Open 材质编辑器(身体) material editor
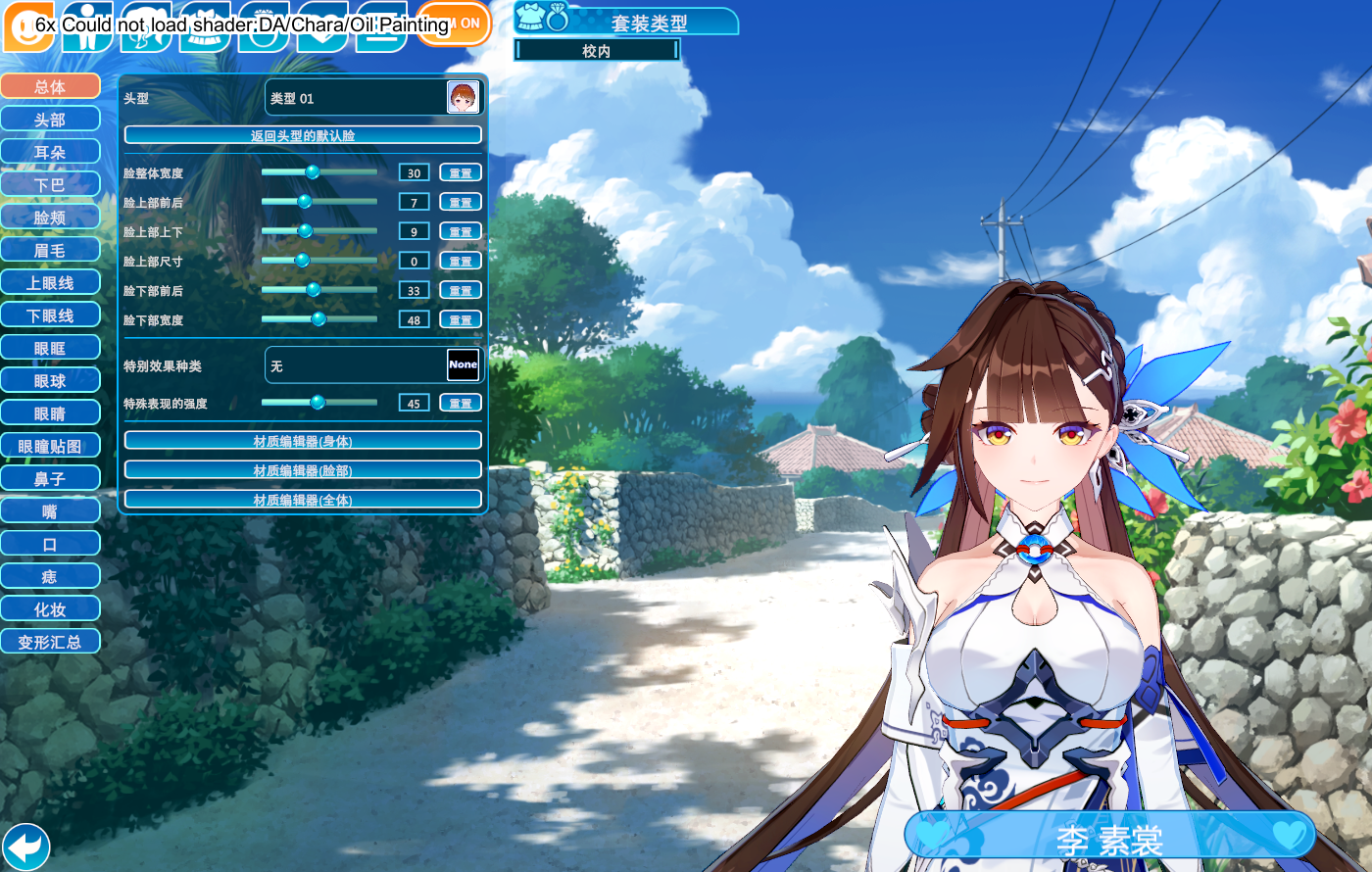The image size is (1372, 872). coord(303,441)
